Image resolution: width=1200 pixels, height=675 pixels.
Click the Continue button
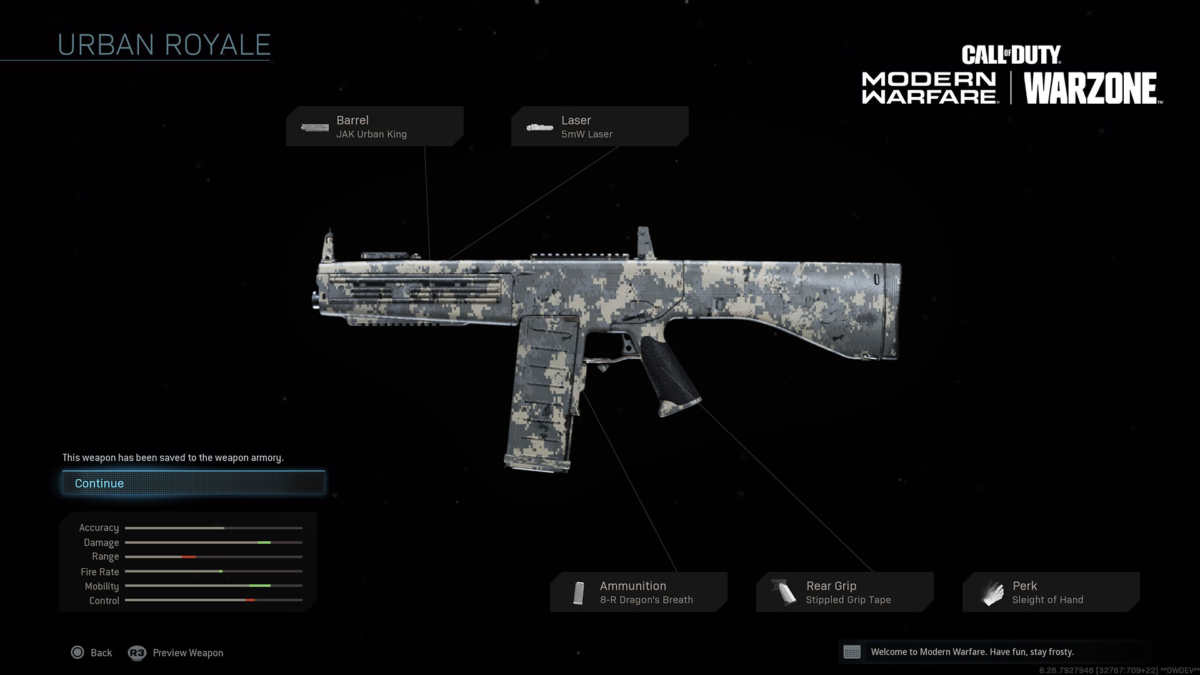coord(192,484)
